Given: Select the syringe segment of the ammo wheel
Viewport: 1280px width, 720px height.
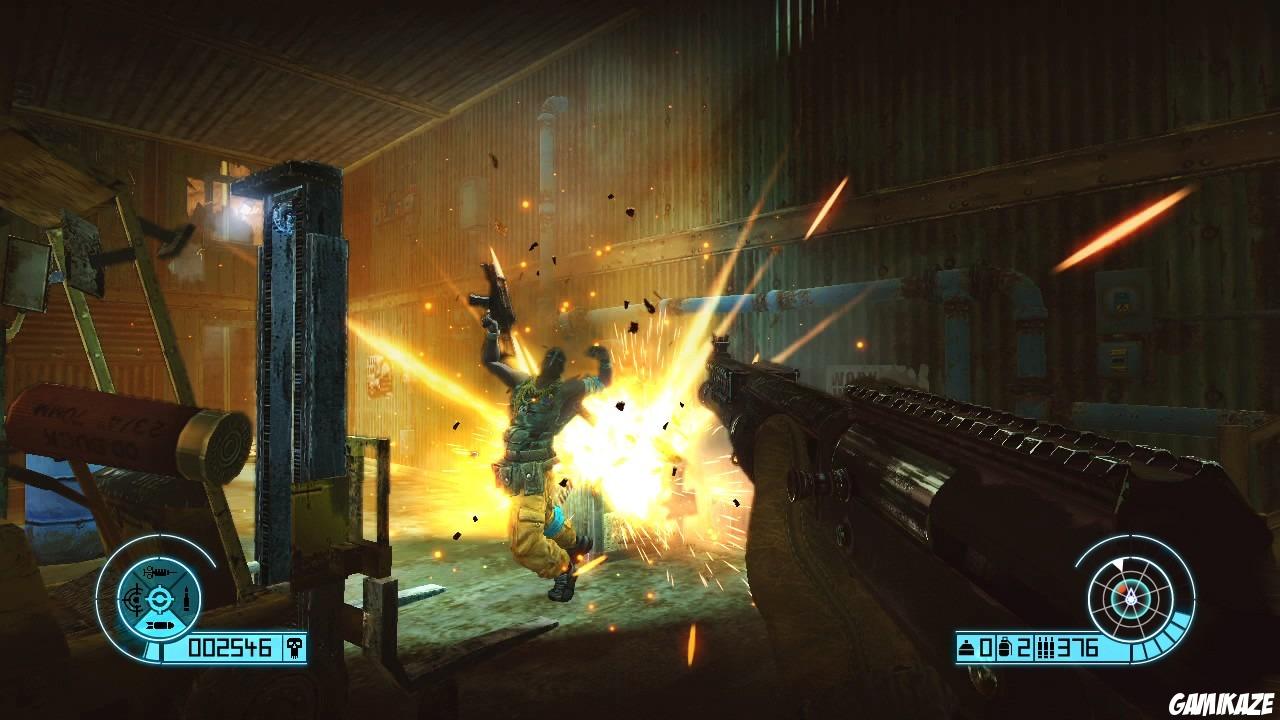Looking at the screenshot, I should [x=158, y=572].
